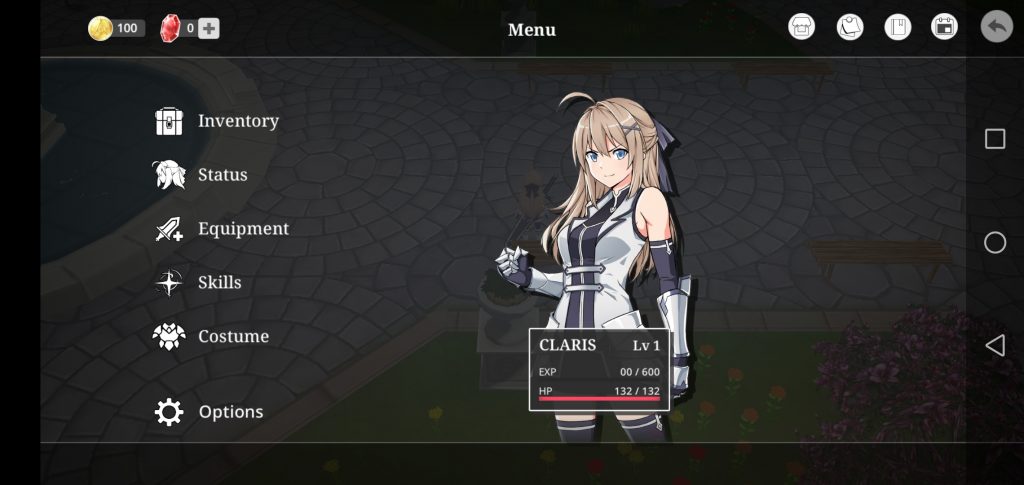Tap the Android circle home button
This screenshot has height=485, width=1024.
(995, 242)
